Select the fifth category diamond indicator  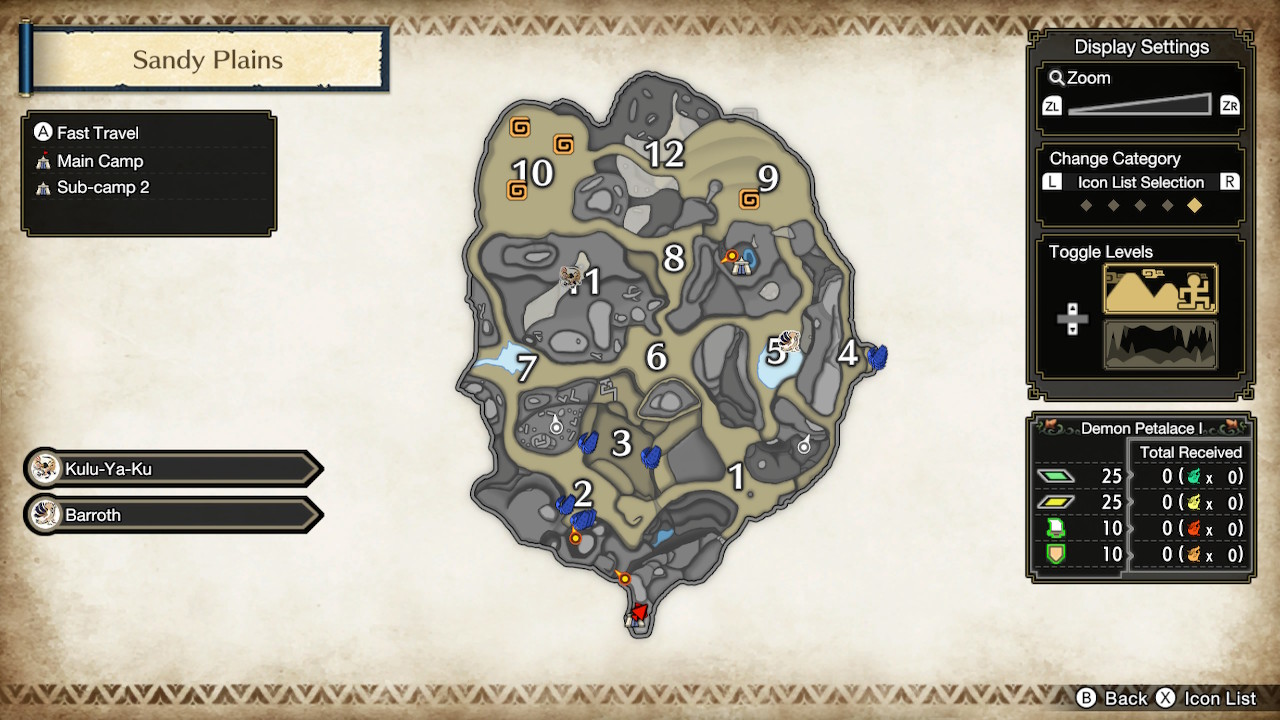point(1193,204)
